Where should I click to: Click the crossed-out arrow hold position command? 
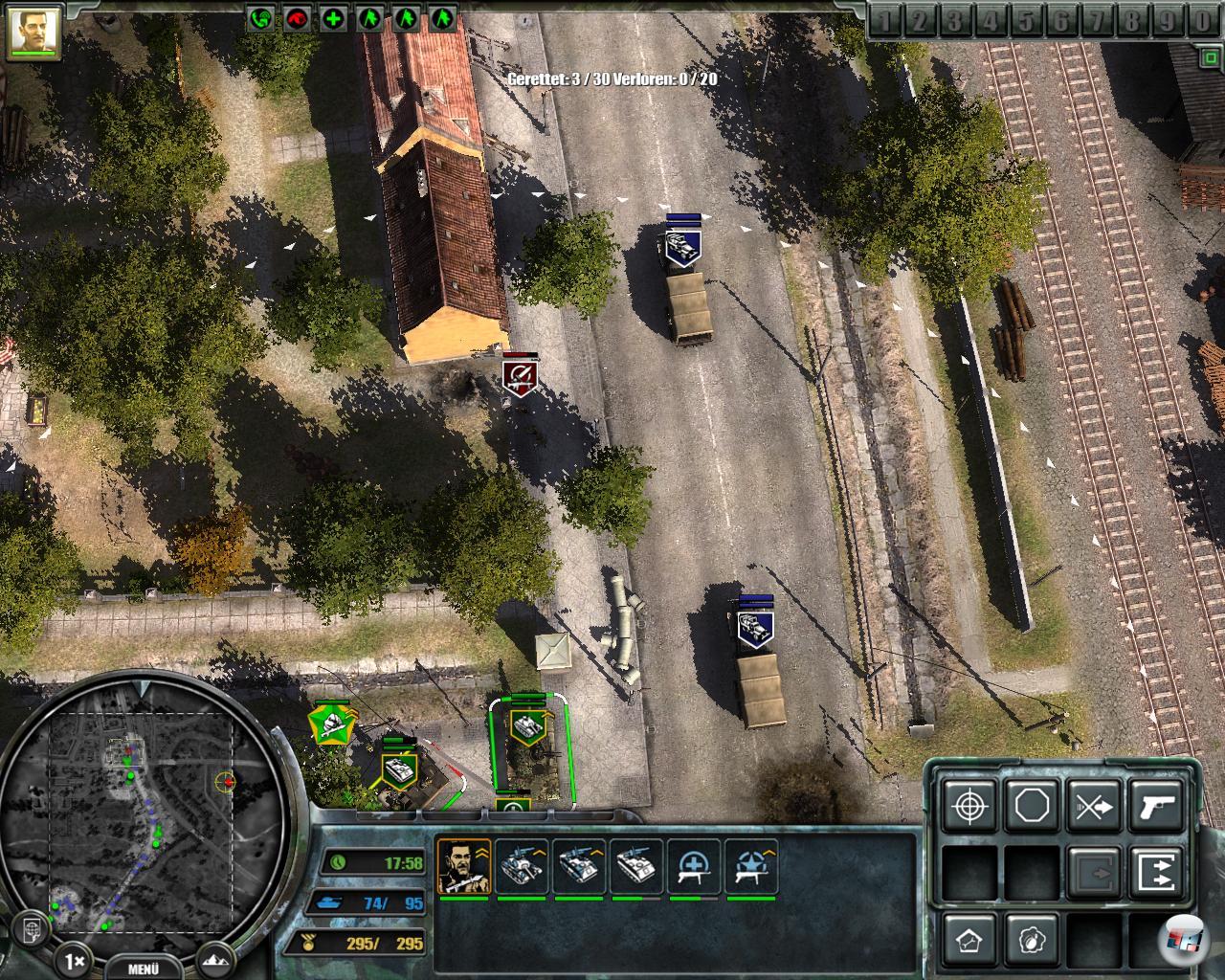click(1094, 806)
